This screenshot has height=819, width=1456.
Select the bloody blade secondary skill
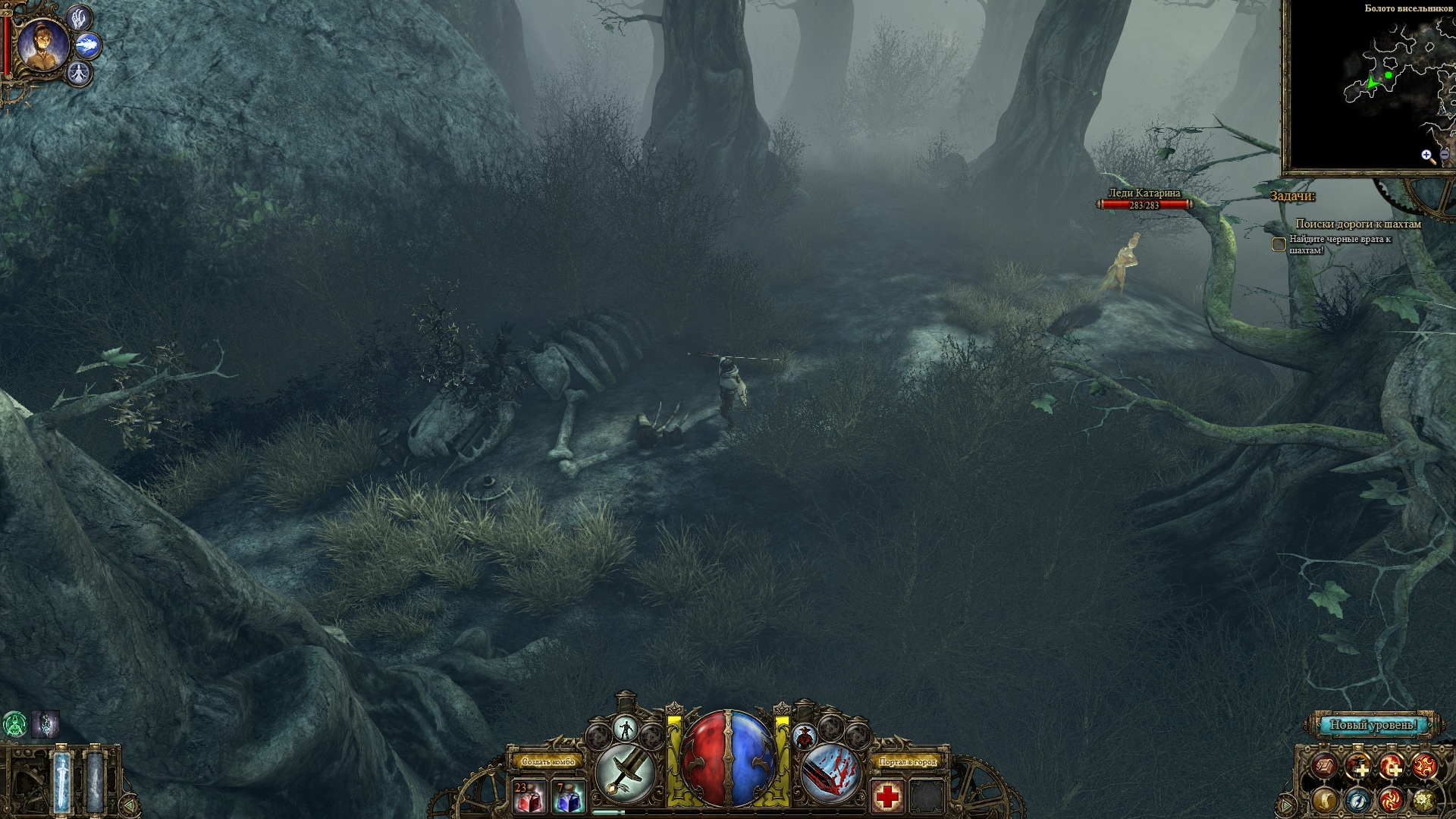click(x=830, y=772)
